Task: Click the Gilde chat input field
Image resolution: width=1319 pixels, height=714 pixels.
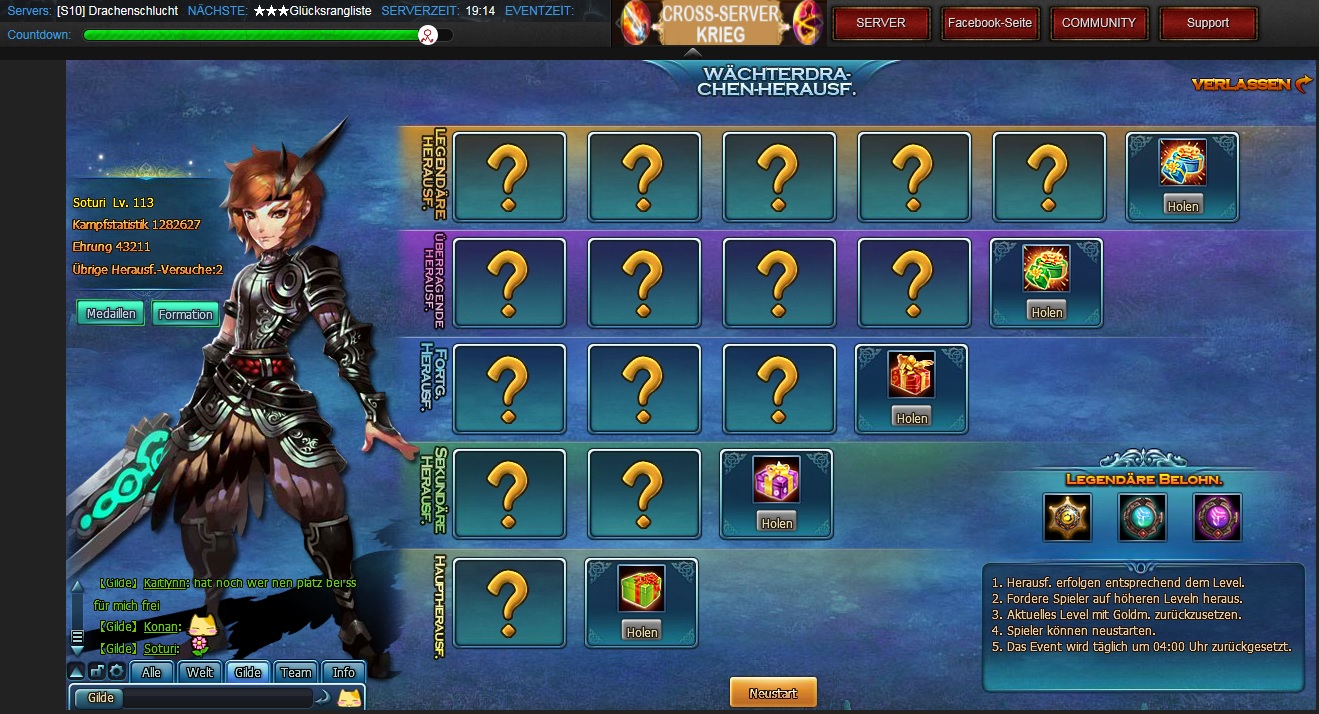Action: (220, 698)
